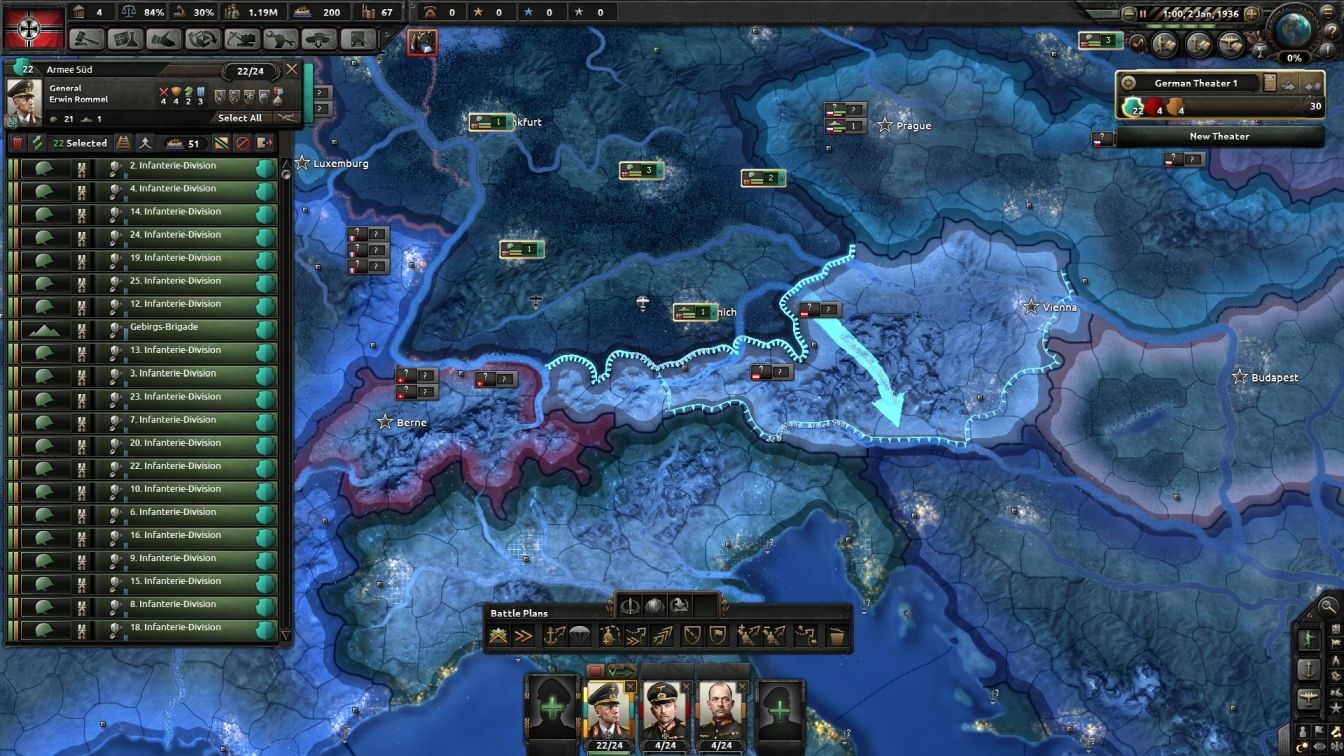
Task: Open the laws and government gavel icon
Action: (88, 40)
